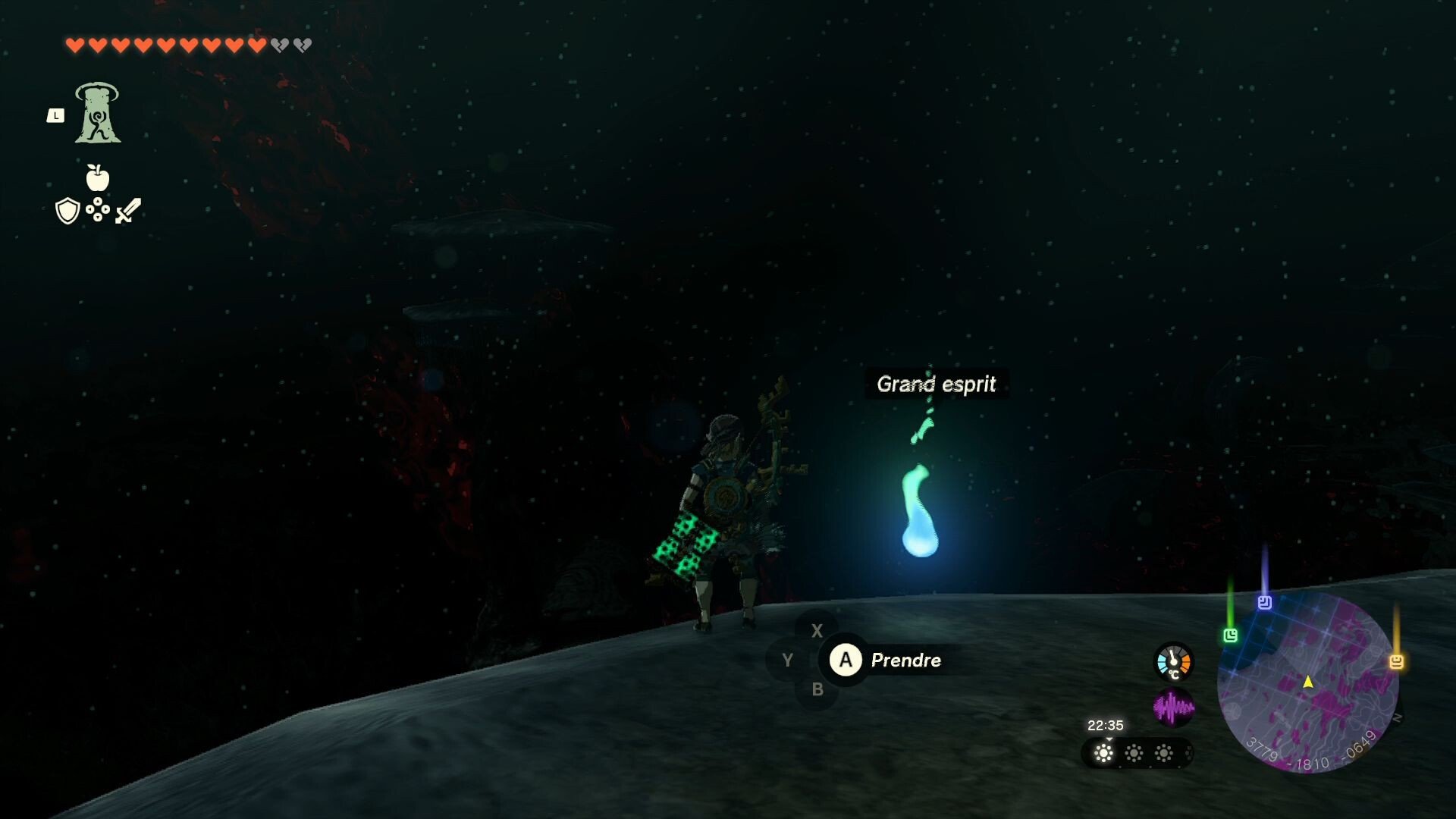Click the D-pad circles icon between shield and sword
This screenshot has height=819, width=1456.
pos(97,209)
